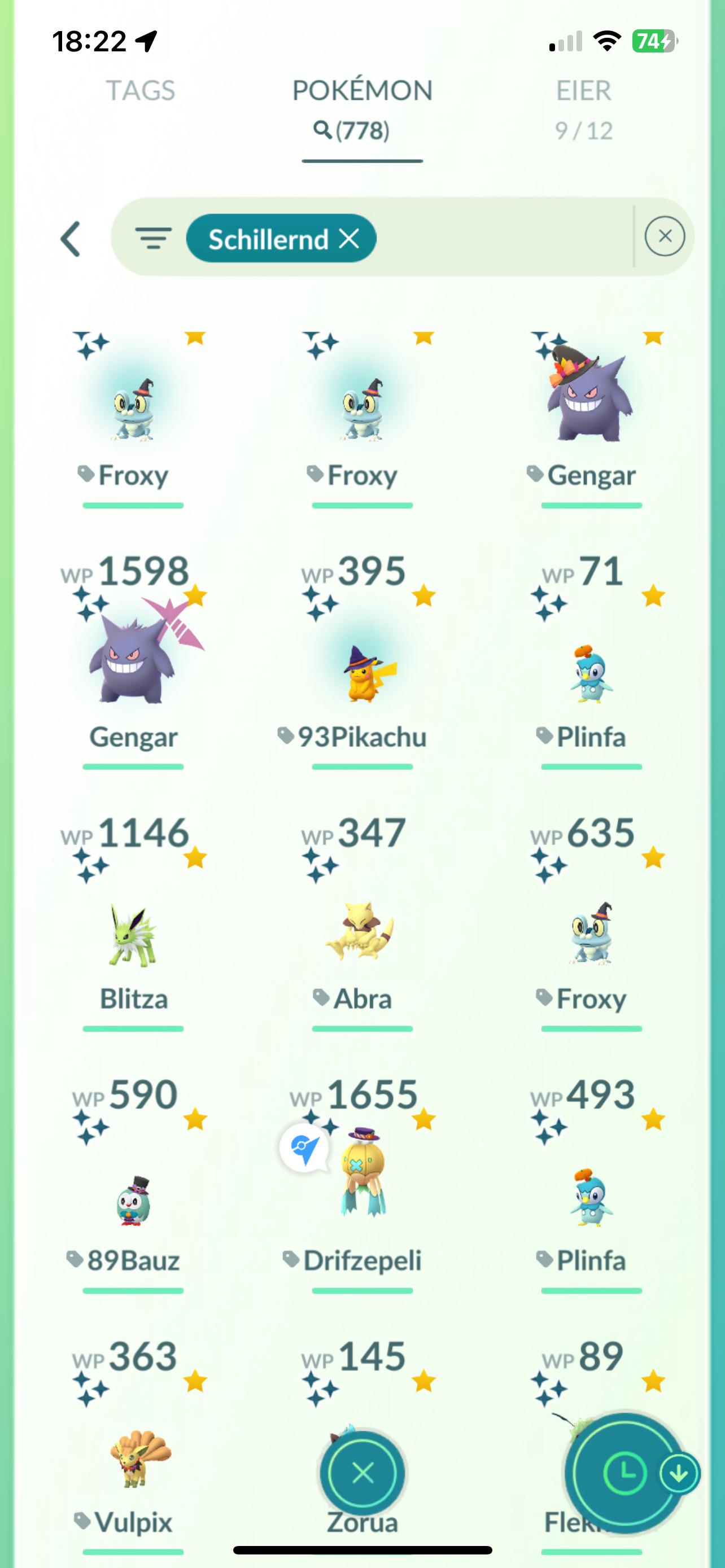Tap the search magnifier under the POKÉMON tab
Viewport: 725px width, 1568px height.
322,130
